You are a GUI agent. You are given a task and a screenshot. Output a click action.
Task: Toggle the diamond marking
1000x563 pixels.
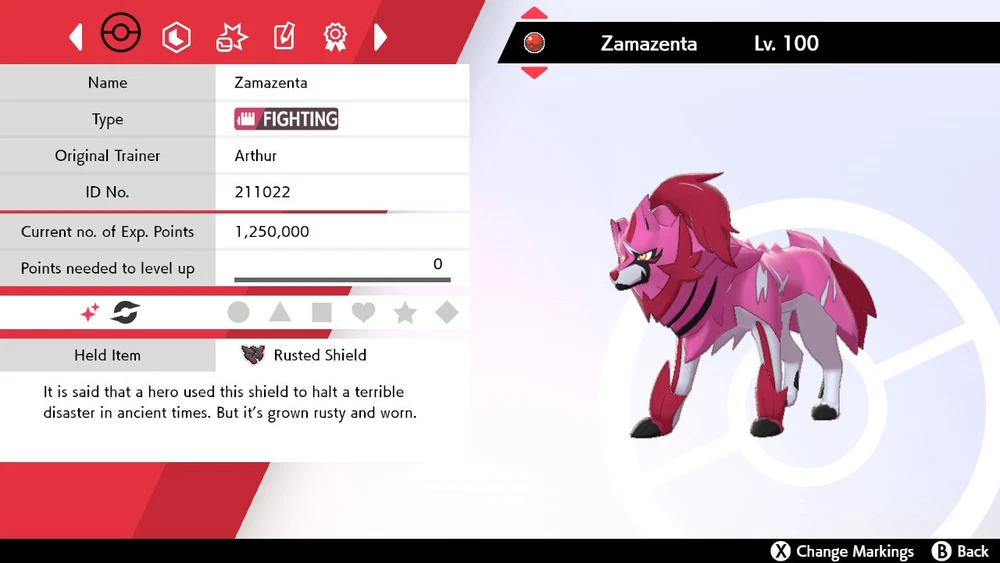[447, 313]
